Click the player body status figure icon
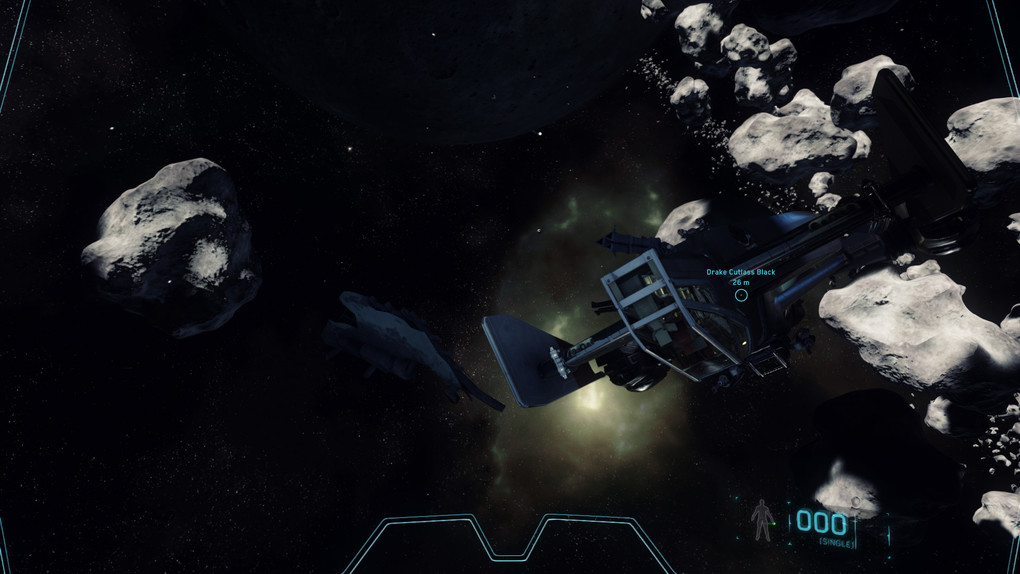The image size is (1020, 574). pyautogui.click(x=762, y=520)
